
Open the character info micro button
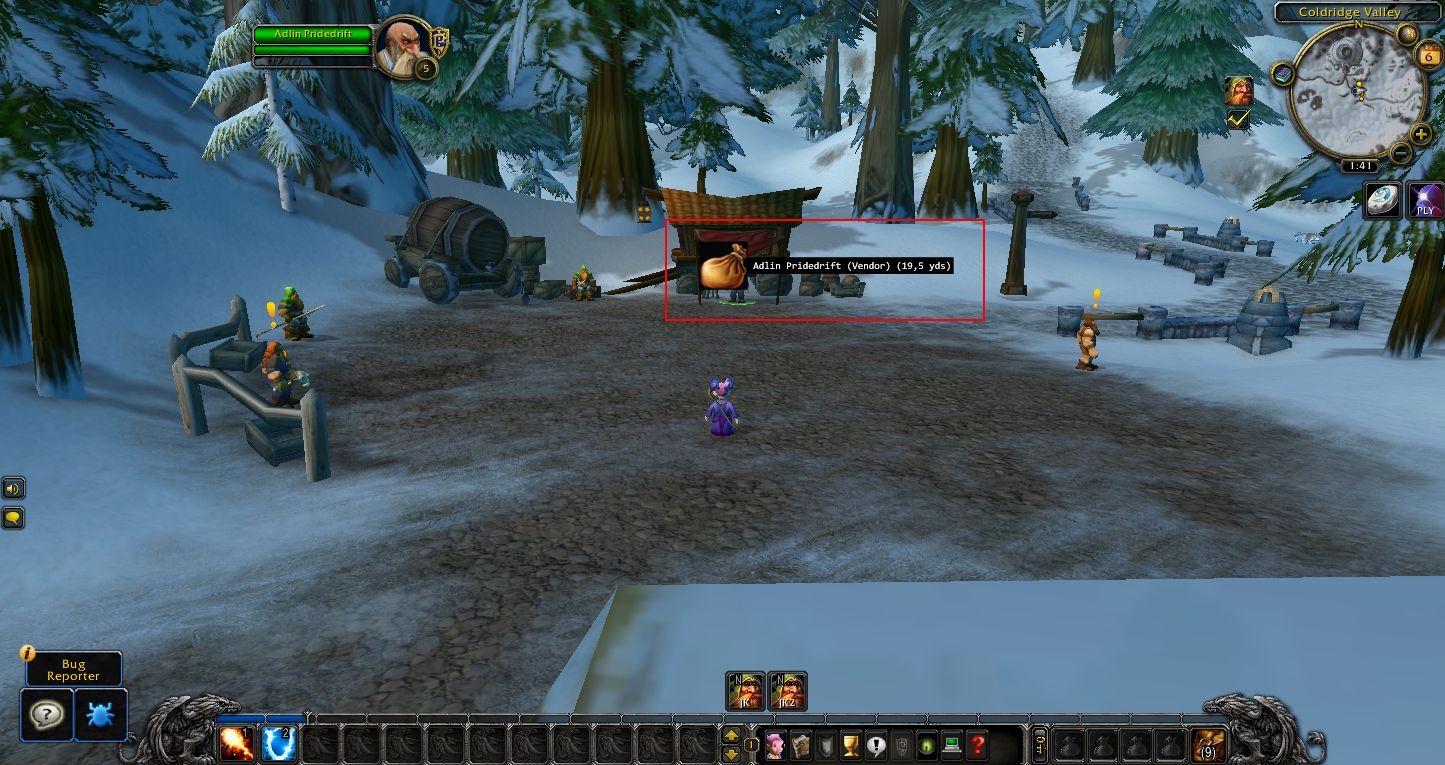[775, 745]
